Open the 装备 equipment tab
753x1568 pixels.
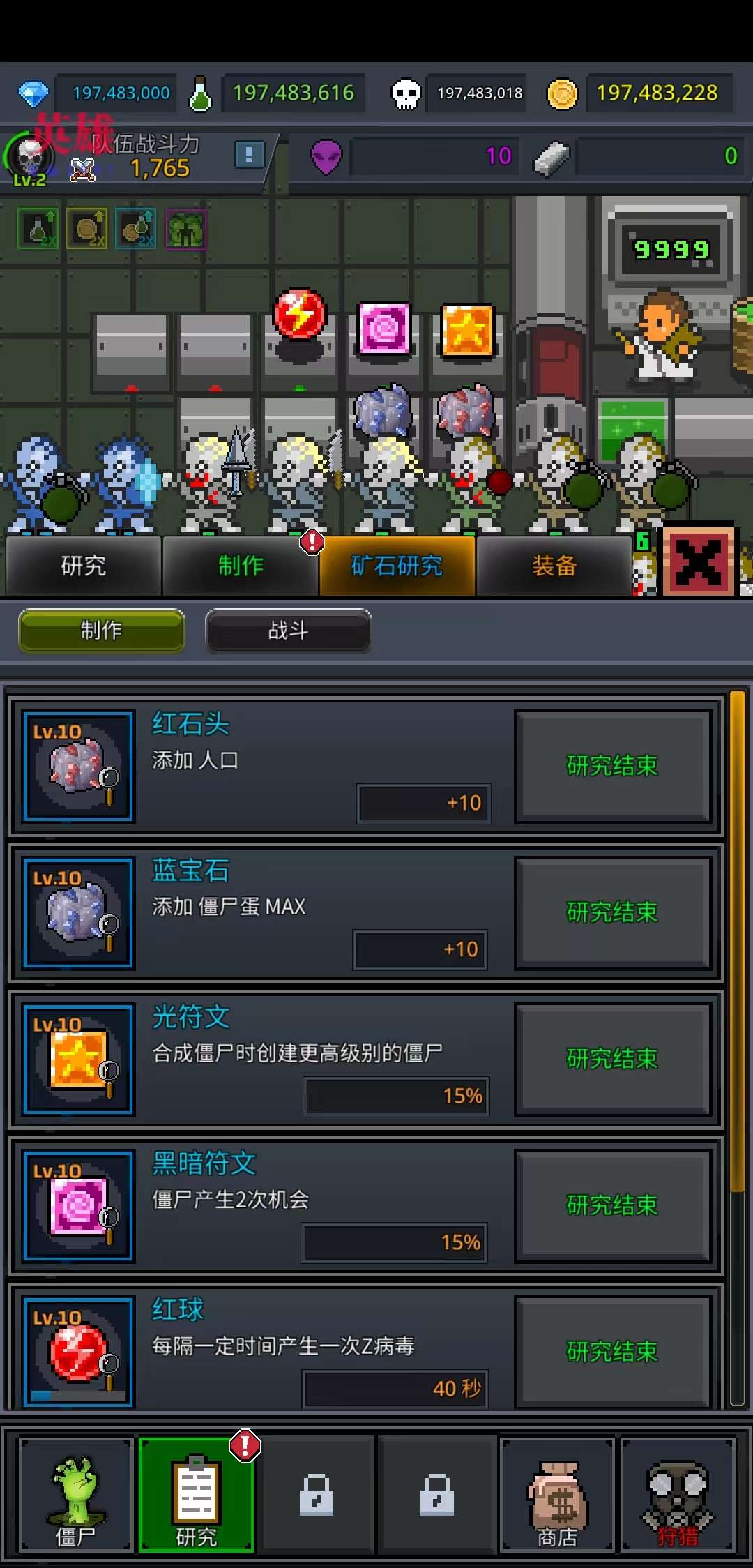[x=554, y=566]
